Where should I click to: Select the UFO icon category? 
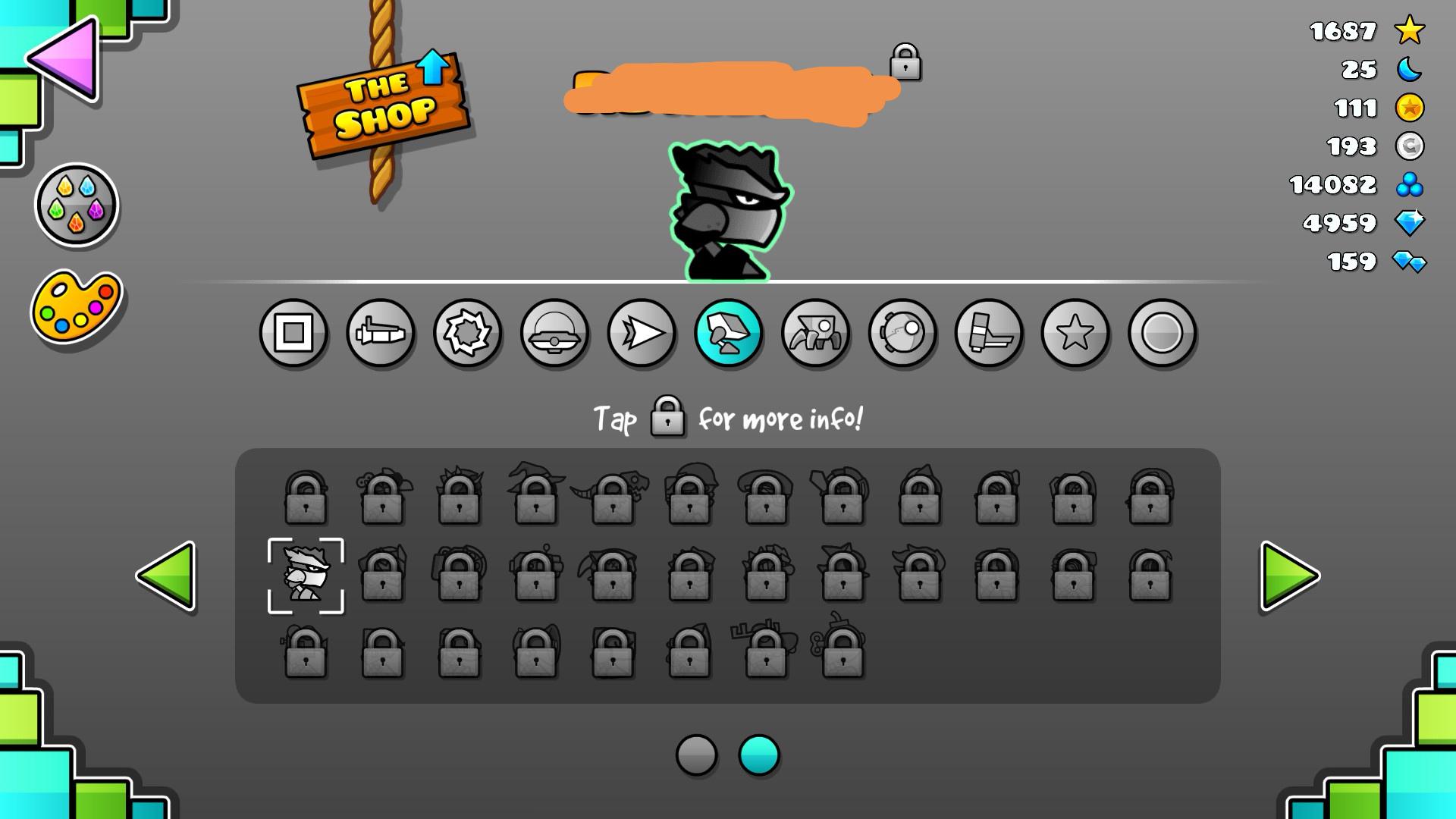(554, 334)
